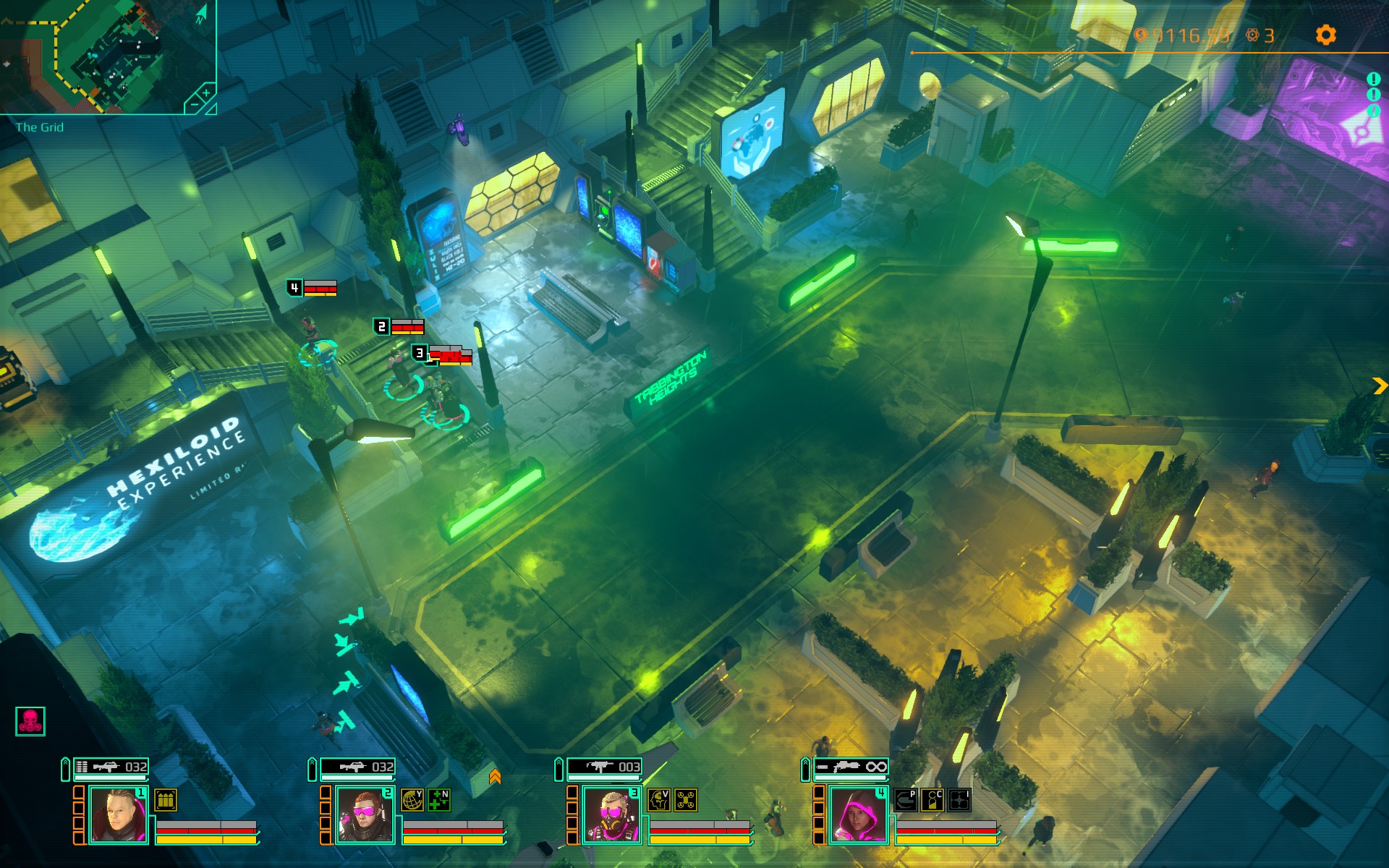The height and width of the screenshot is (868, 1389).
Task: Zoom out the minimap with minus button
Action: click(x=193, y=106)
